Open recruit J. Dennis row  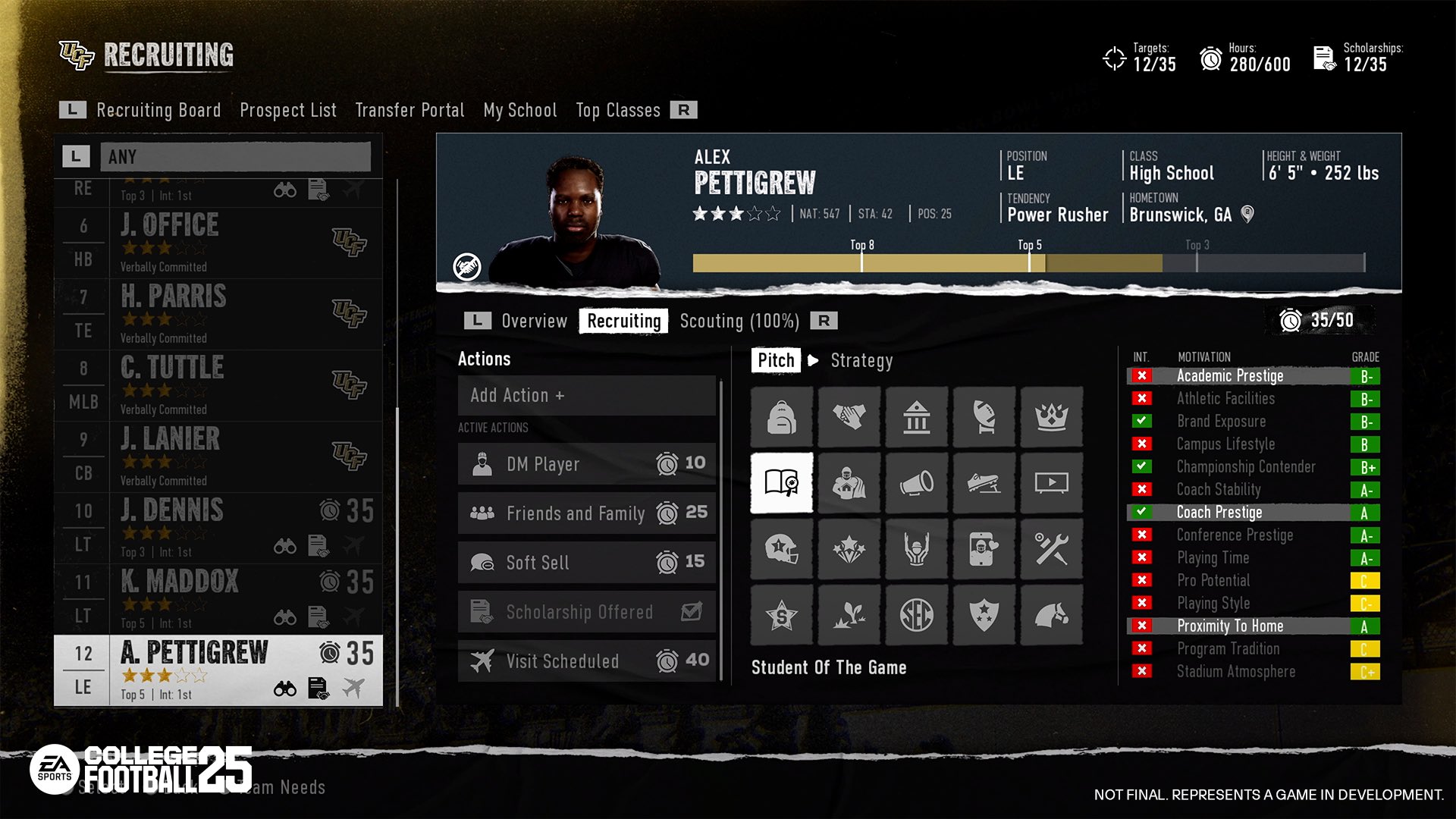tap(218, 528)
